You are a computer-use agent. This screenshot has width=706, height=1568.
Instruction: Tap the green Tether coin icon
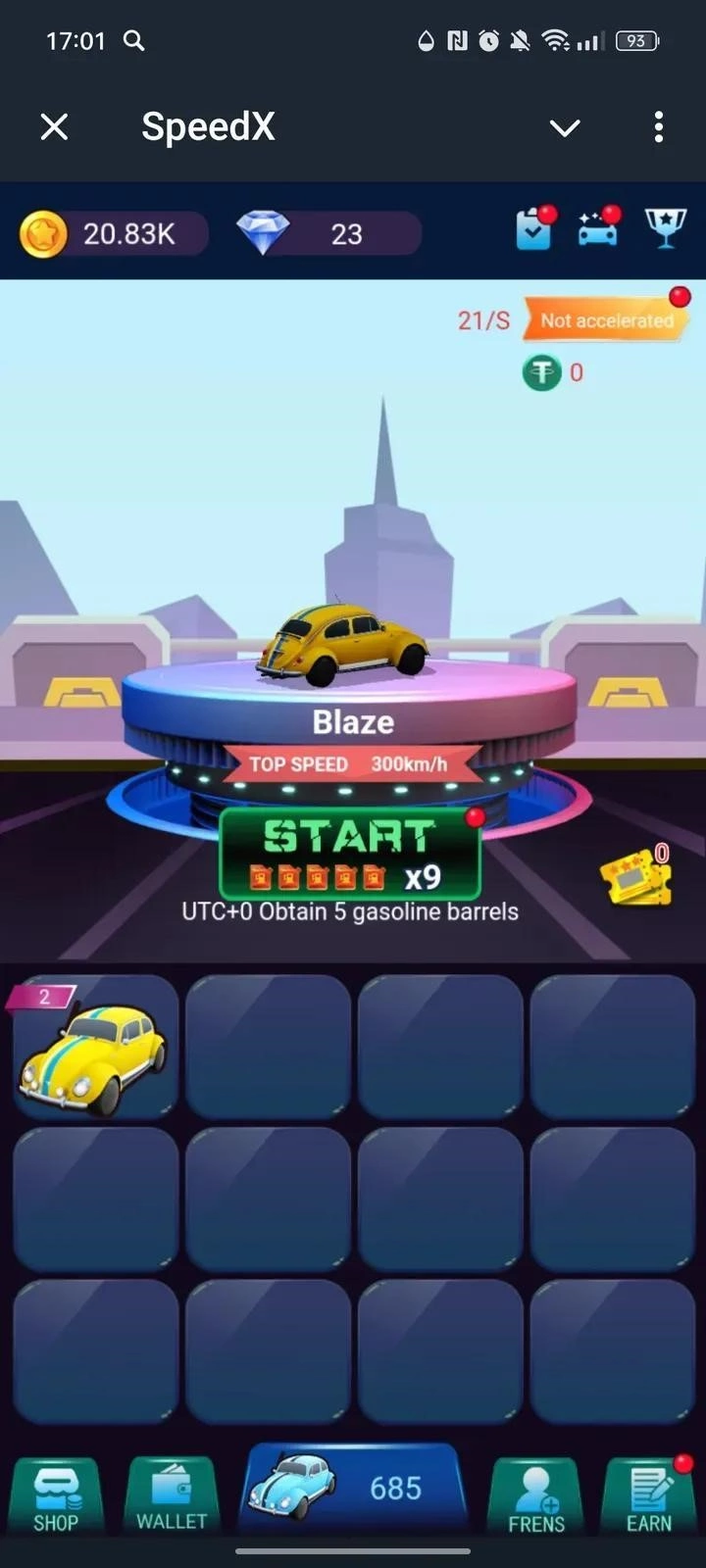click(x=541, y=372)
